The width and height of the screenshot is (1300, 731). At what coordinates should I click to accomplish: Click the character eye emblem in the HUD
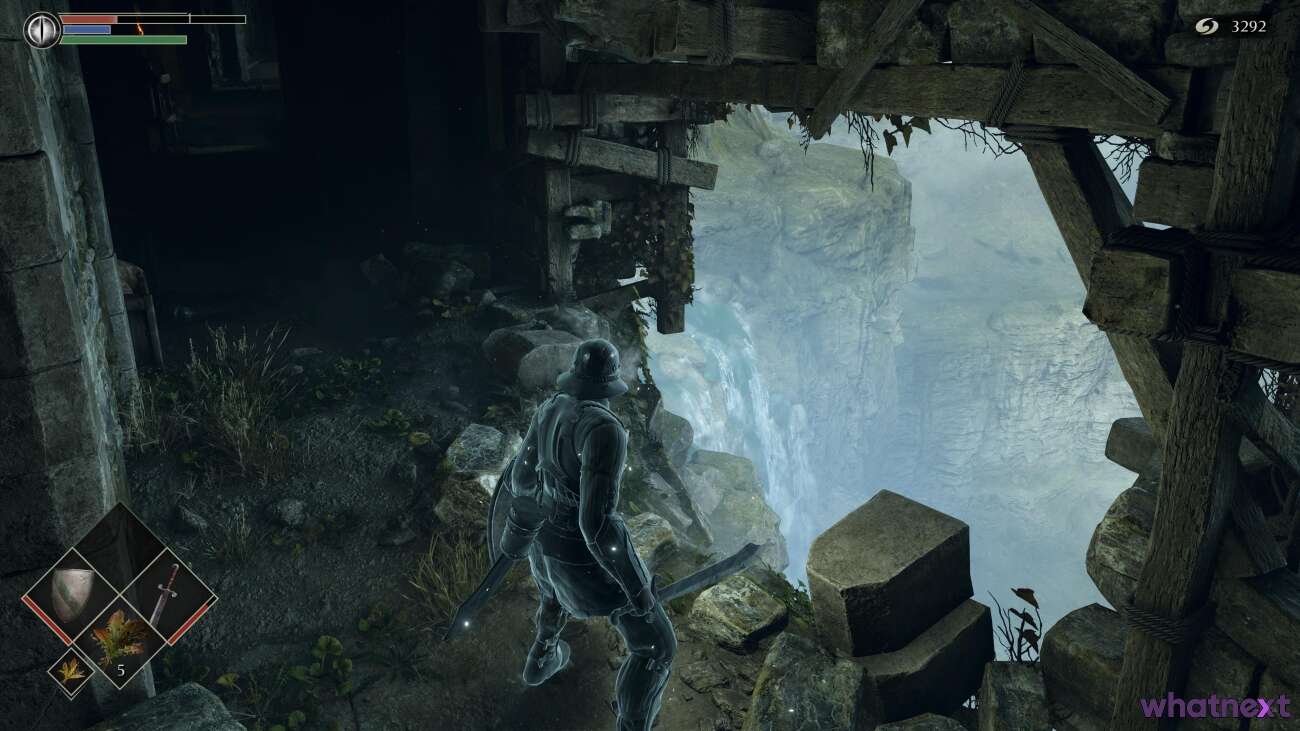click(42, 30)
